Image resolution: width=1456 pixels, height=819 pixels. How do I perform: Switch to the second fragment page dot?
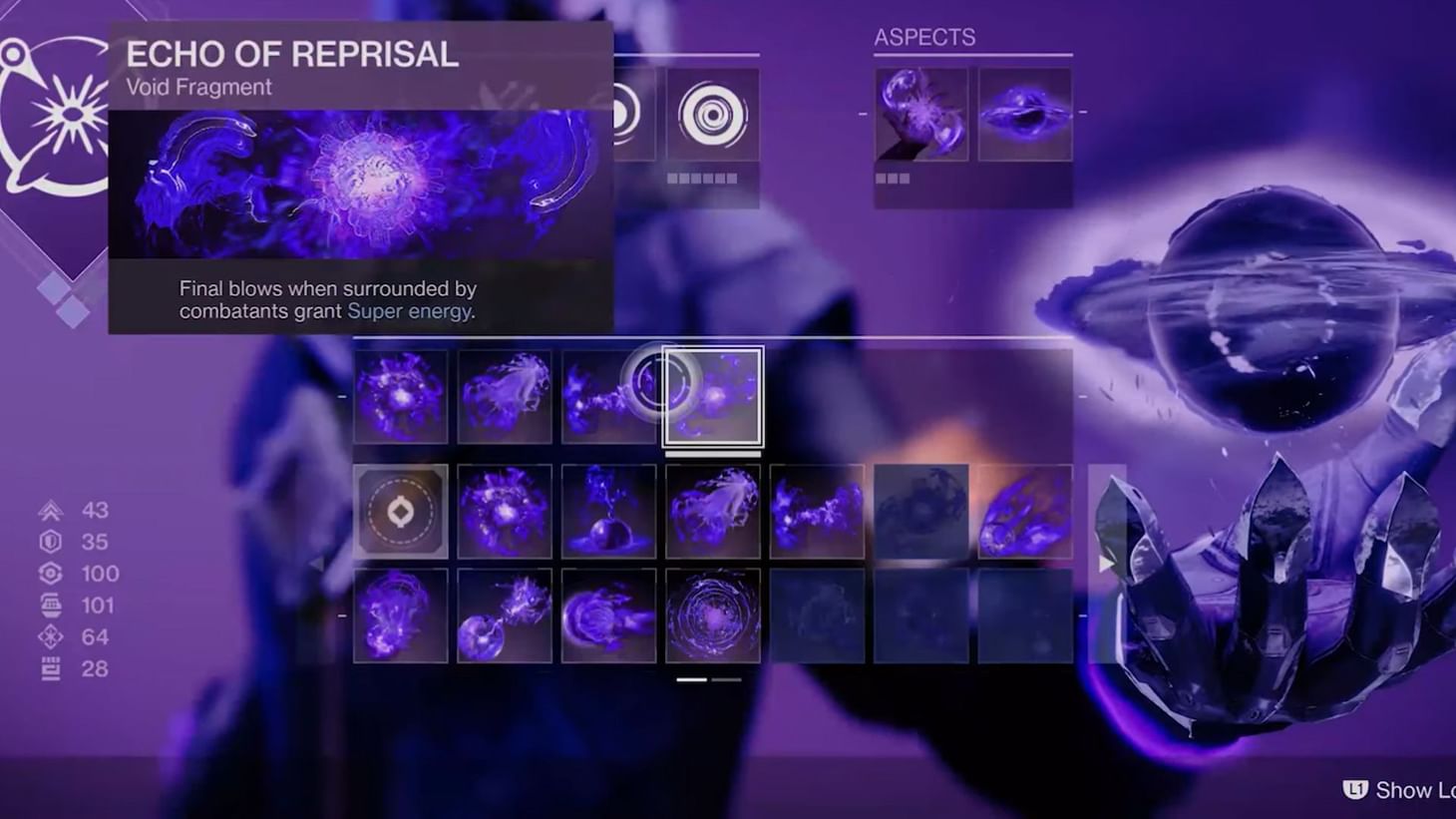click(x=726, y=679)
